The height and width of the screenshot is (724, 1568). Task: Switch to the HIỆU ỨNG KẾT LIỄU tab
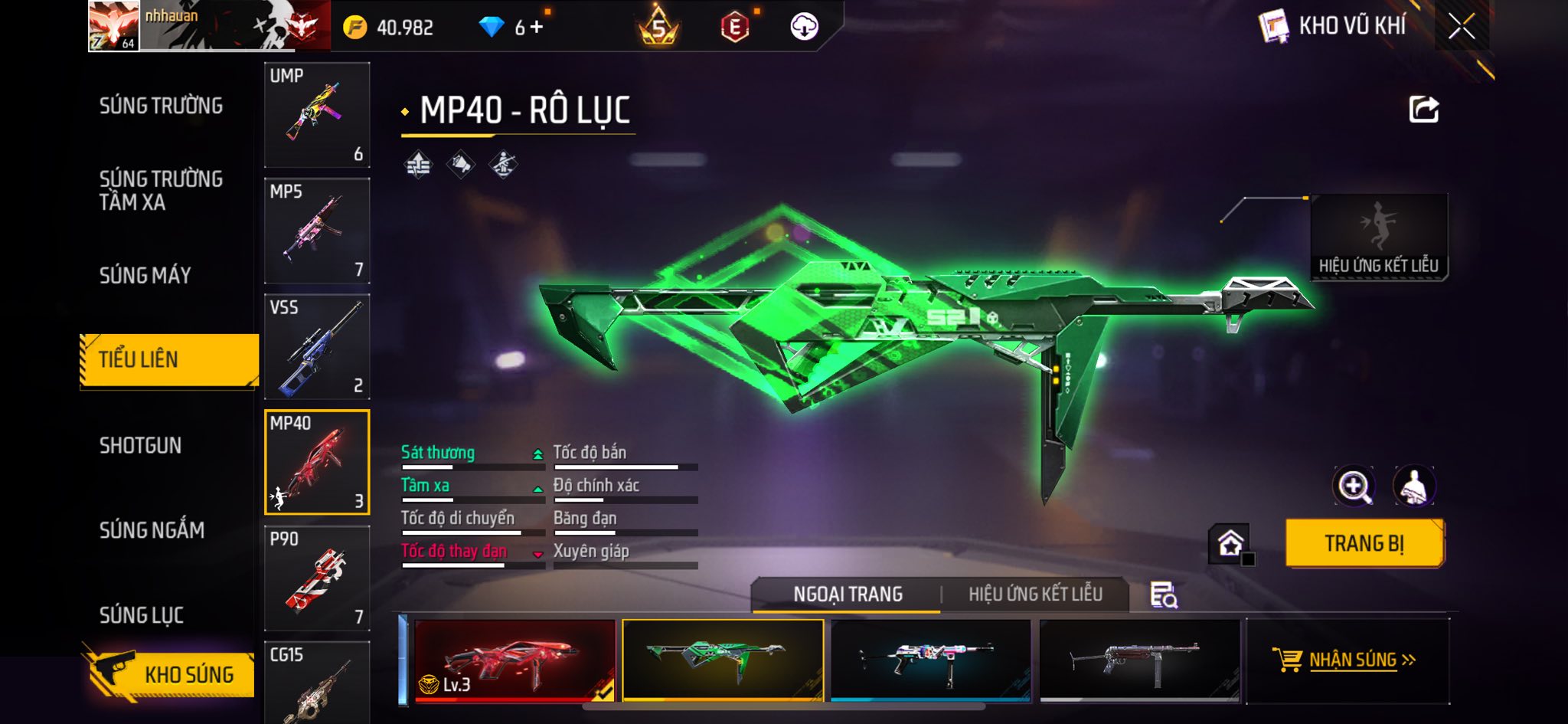click(1035, 594)
